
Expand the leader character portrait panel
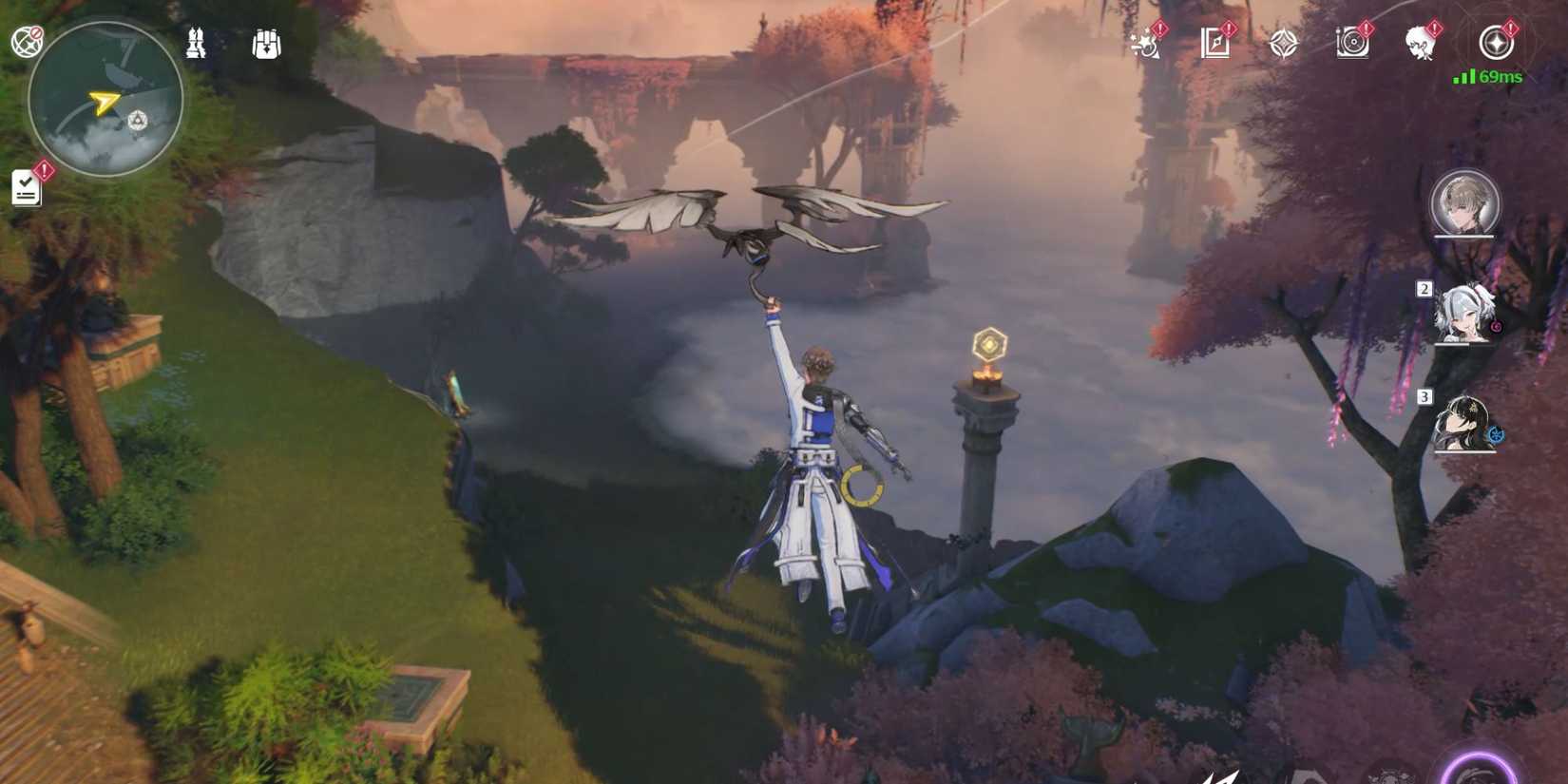(1464, 202)
